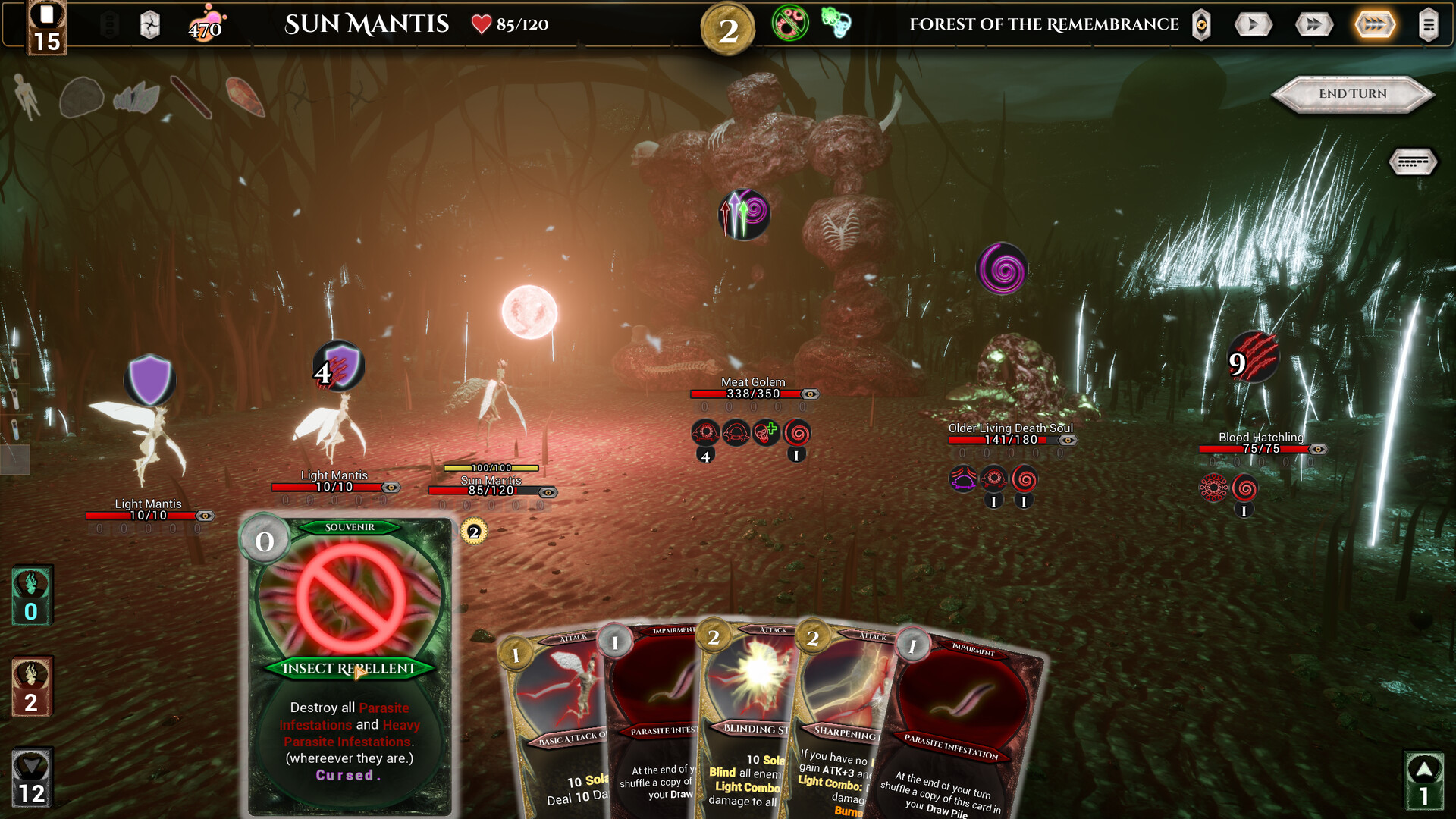Image resolution: width=1456 pixels, height=819 pixels.
Task: Toggle the keyboard icon below End Turn
Action: point(1412,162)
